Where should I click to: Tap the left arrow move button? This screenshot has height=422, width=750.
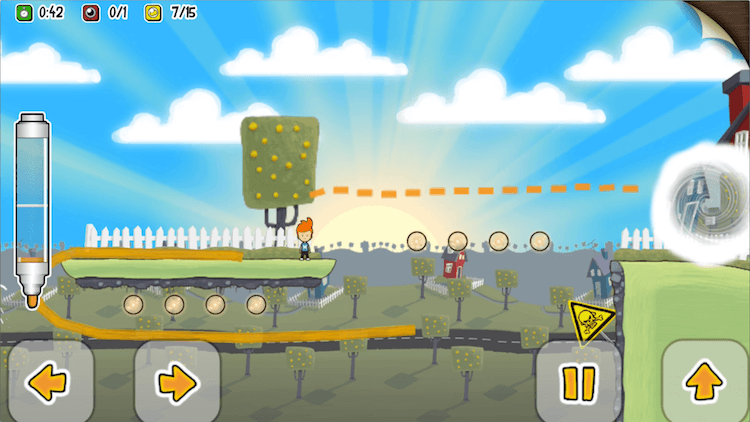tap(47, 381)
